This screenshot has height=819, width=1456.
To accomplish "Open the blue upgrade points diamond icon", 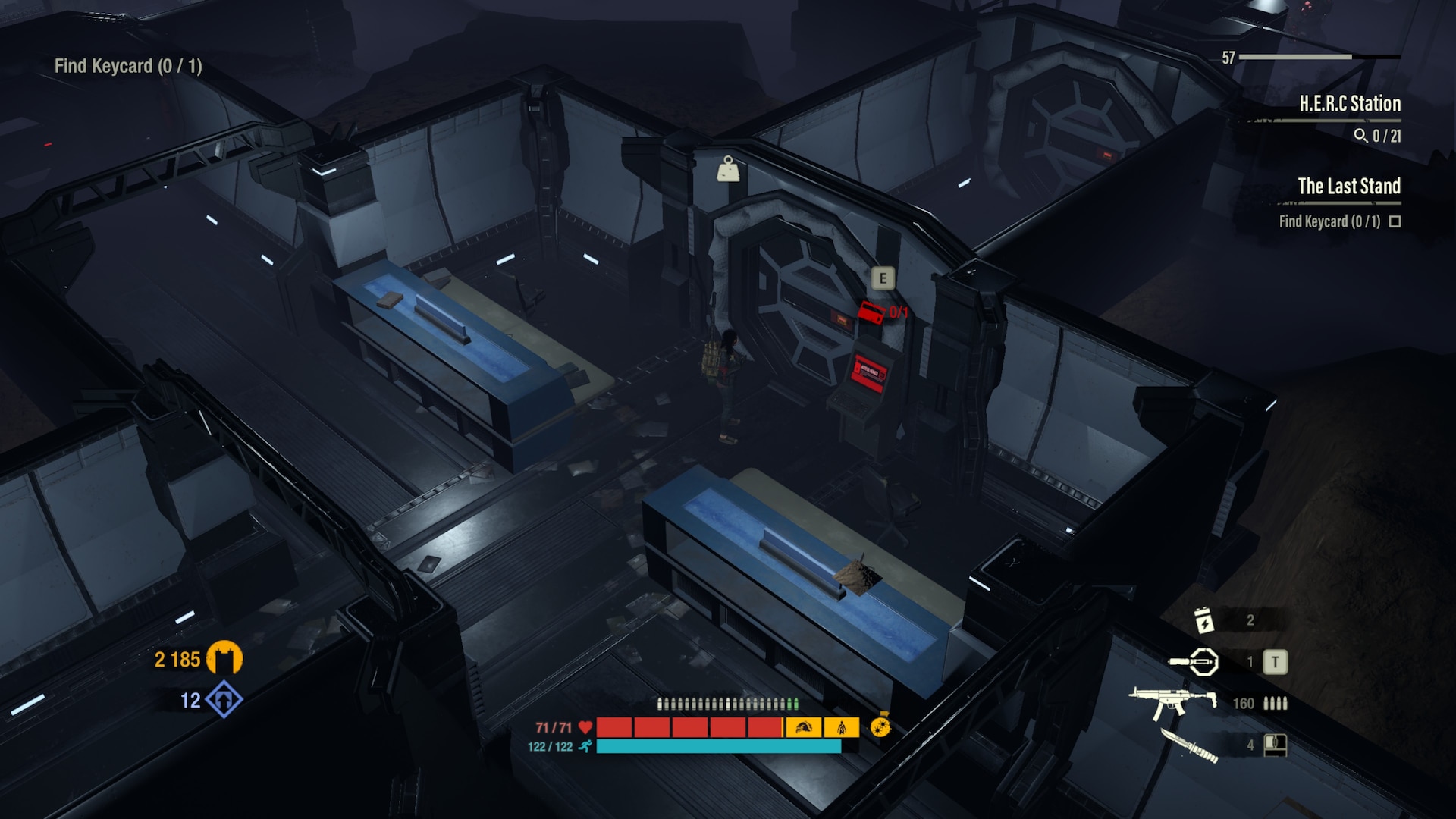I will 224,699.
